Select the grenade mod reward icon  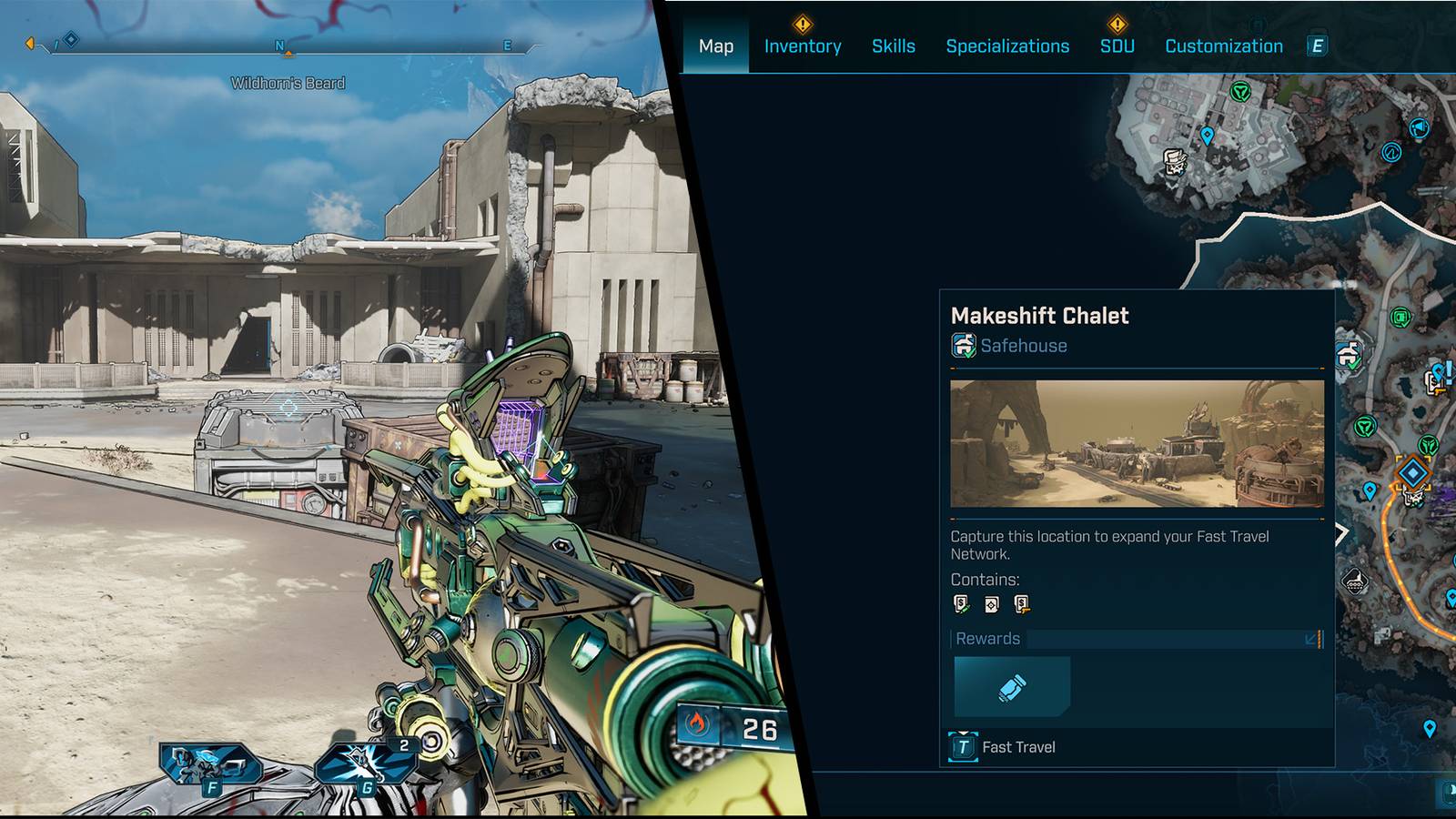pos(1012,687)
